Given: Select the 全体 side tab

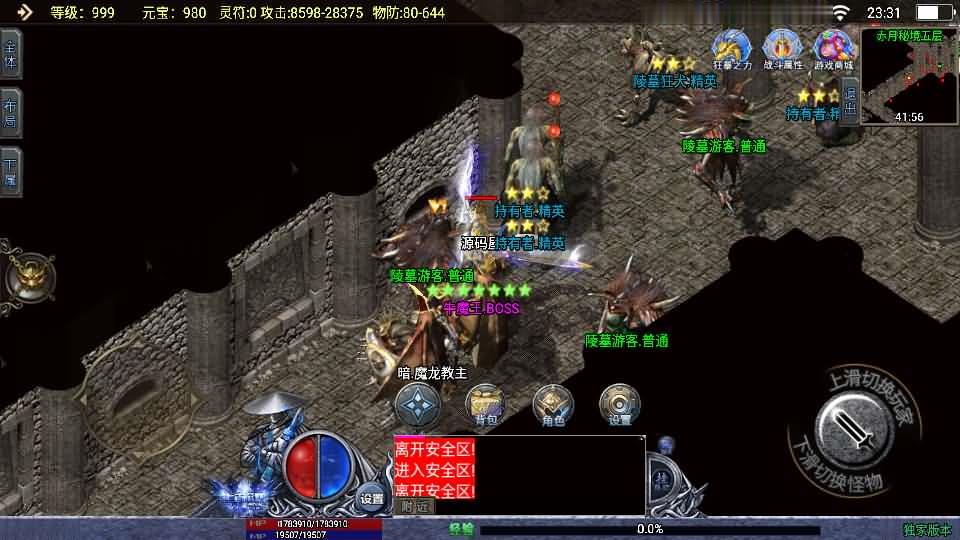Looking at the screenshot, I should click(11, 53).
